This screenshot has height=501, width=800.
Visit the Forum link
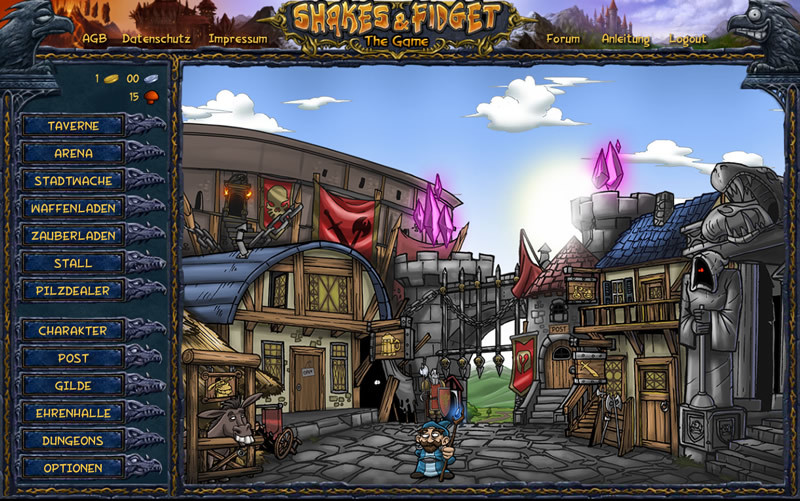pyautogui.click(x=563, y=39)
